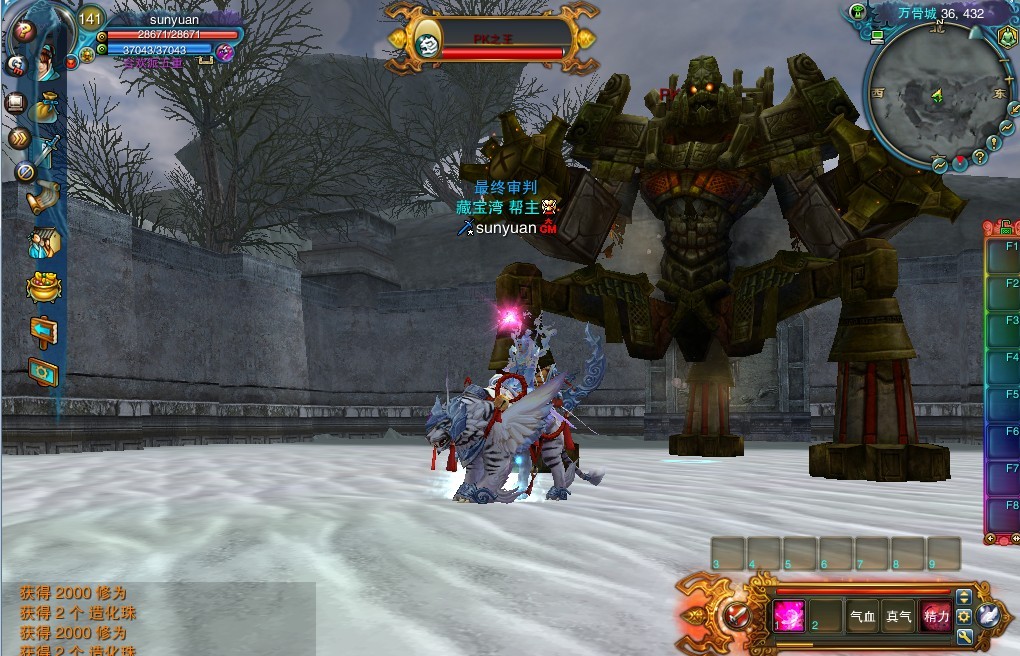Image resolution: width=1020 pixels, height=656 pixels.
Task: Click the circular minimap
Action: pos(936,96)
